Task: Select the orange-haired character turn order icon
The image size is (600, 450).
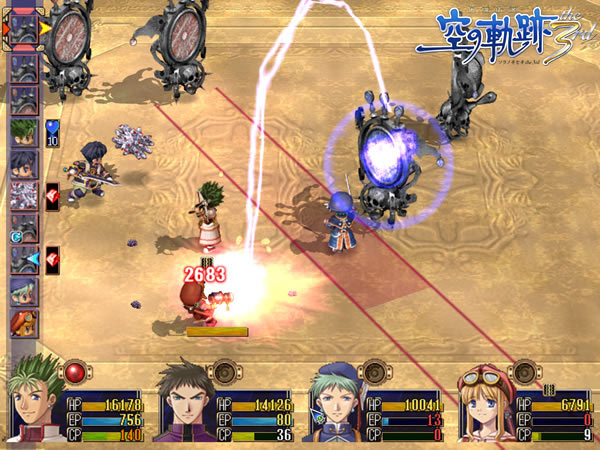Action: point(25,322)
